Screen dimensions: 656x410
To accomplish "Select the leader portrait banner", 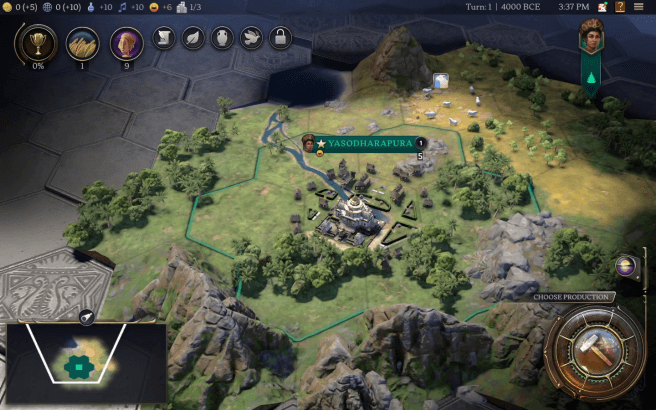I will click(591, 41).
